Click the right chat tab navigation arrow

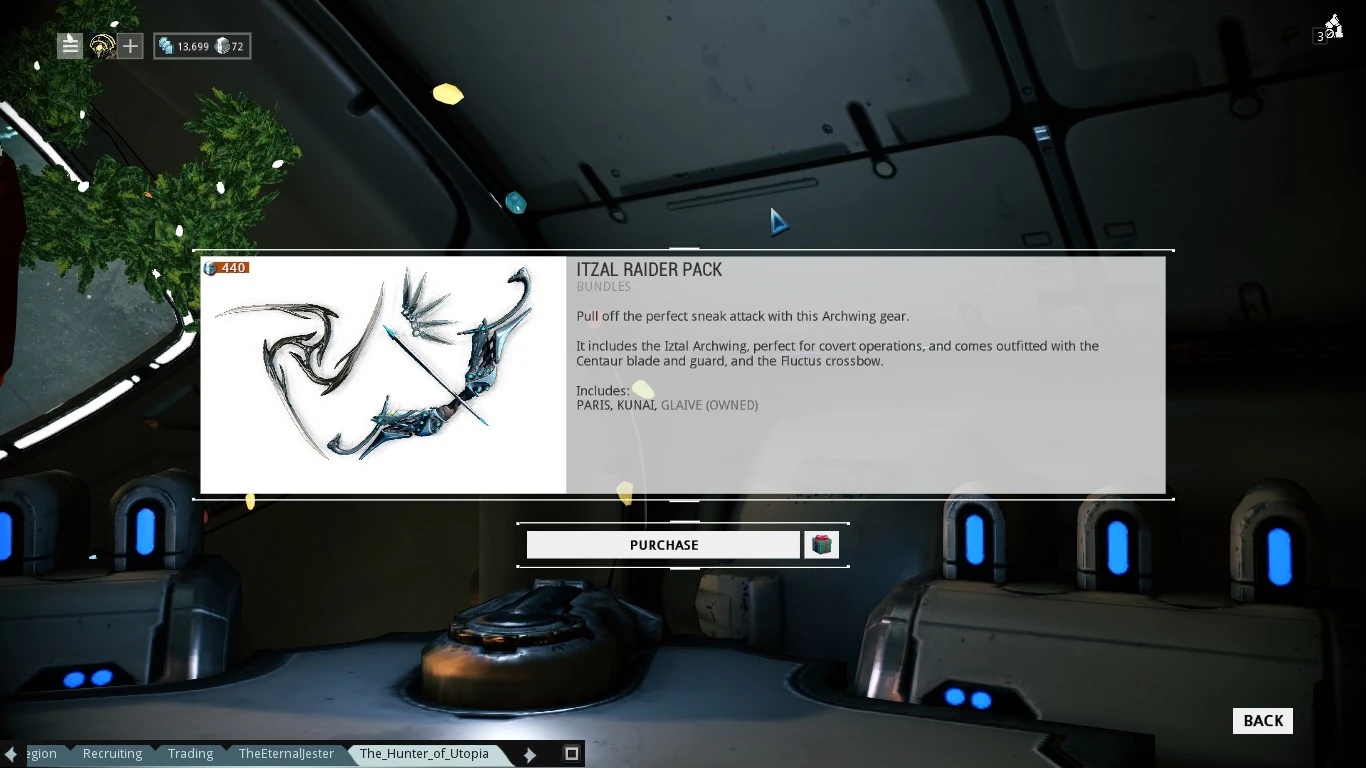pos(529,754)
